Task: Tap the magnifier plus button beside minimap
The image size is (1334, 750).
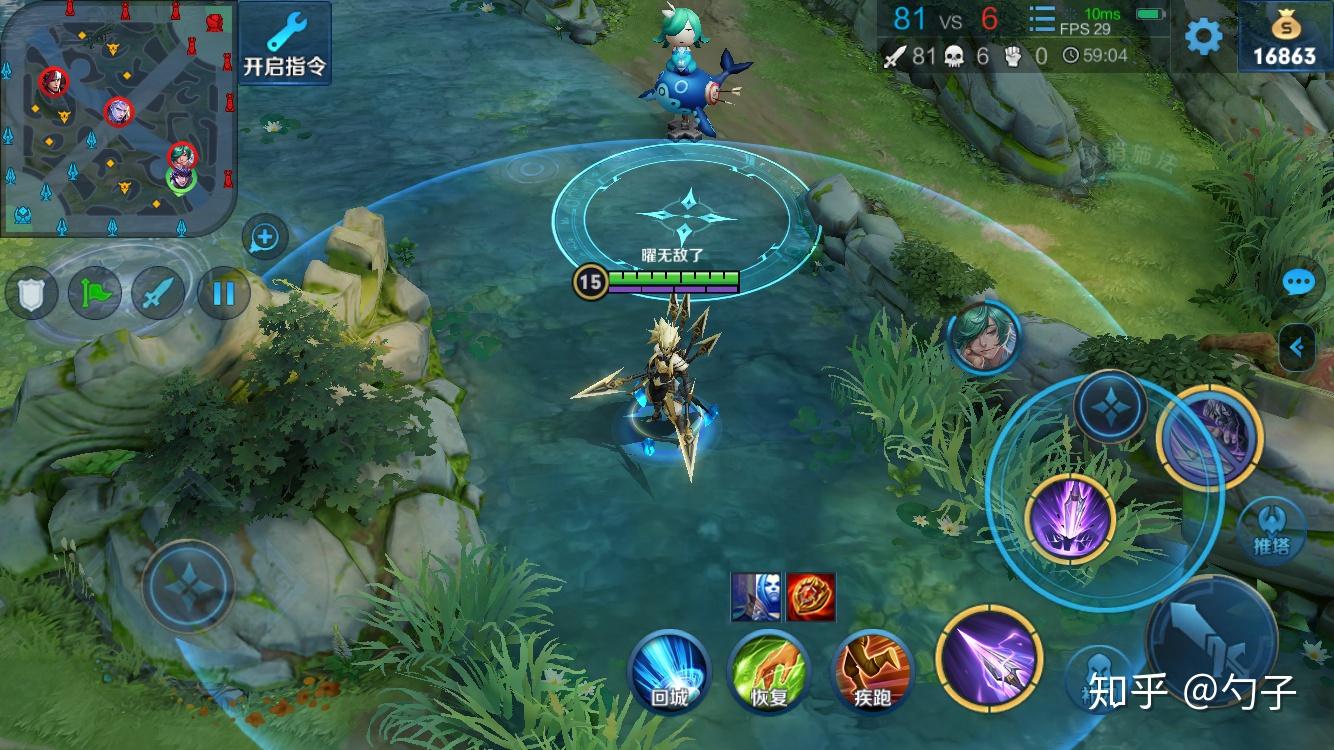Action: coord(265,238)
